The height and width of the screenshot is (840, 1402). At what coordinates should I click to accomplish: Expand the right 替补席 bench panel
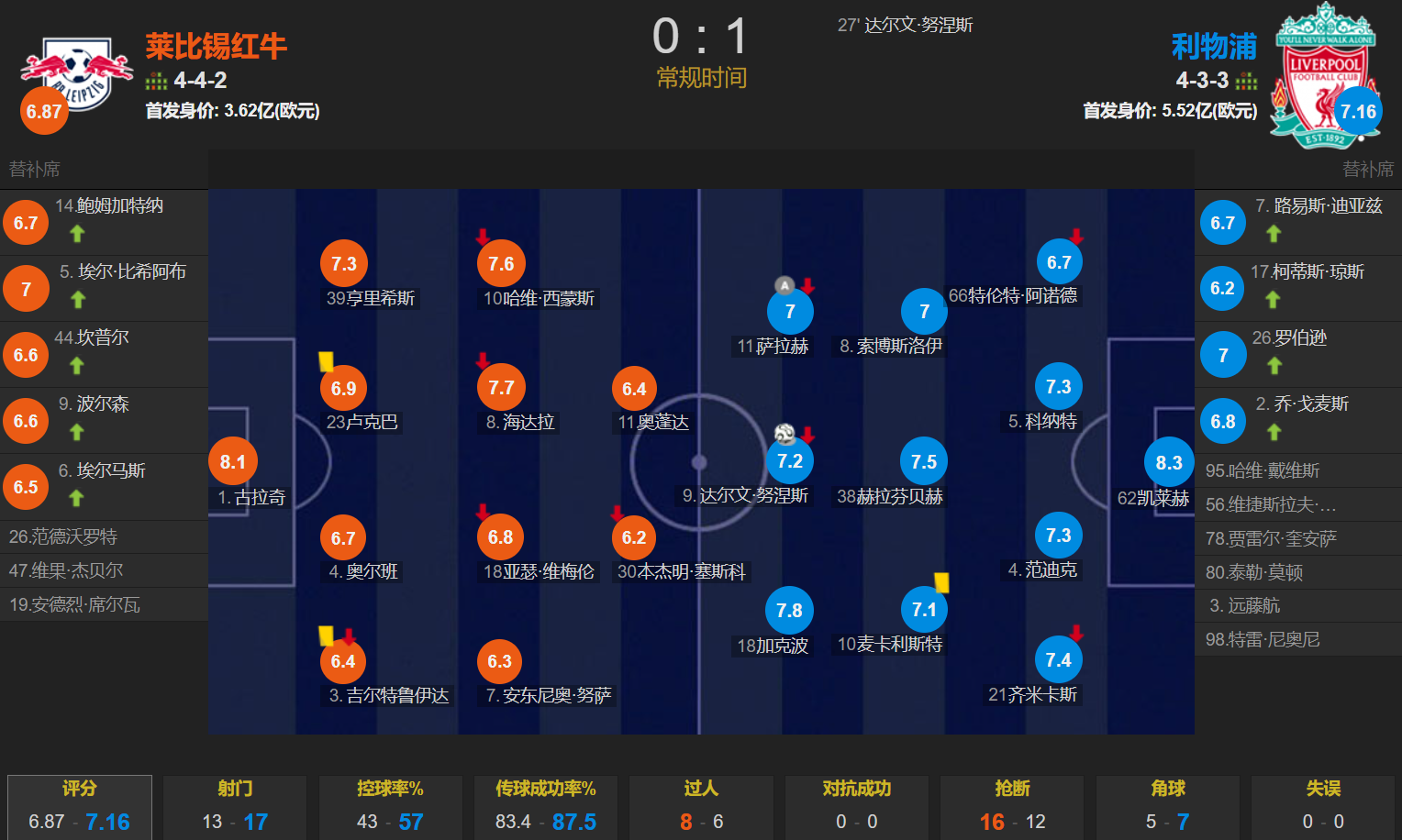1367,169
